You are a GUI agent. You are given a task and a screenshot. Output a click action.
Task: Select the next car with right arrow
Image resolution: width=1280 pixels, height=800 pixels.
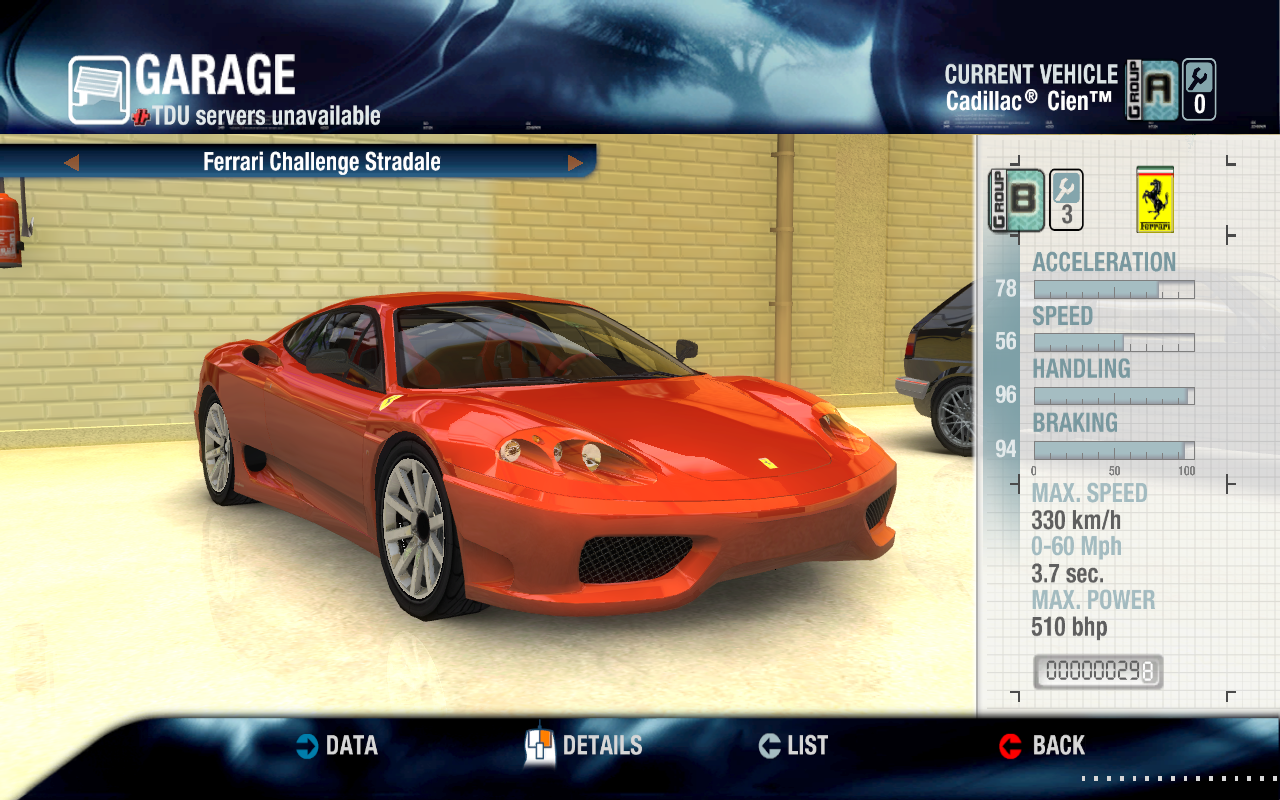click(x=575, y=162)
